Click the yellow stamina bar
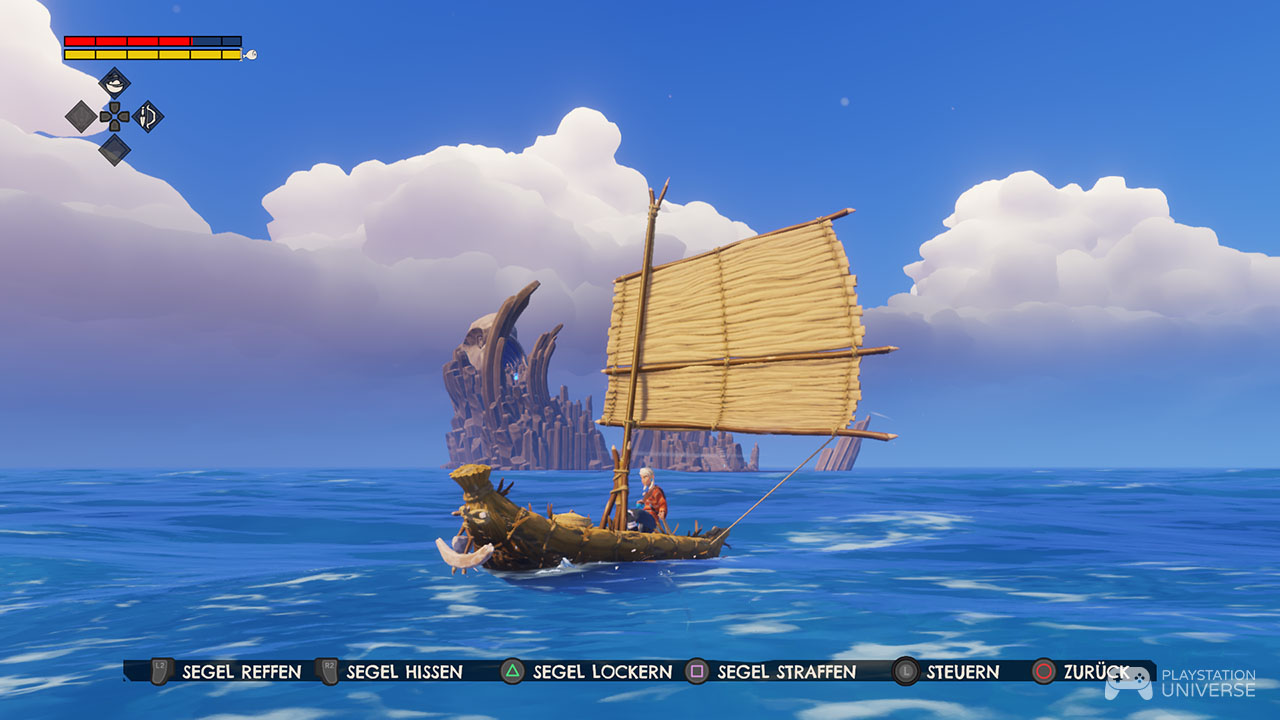The height and width of the screenshot is (720, 1280). coord(150,52)
